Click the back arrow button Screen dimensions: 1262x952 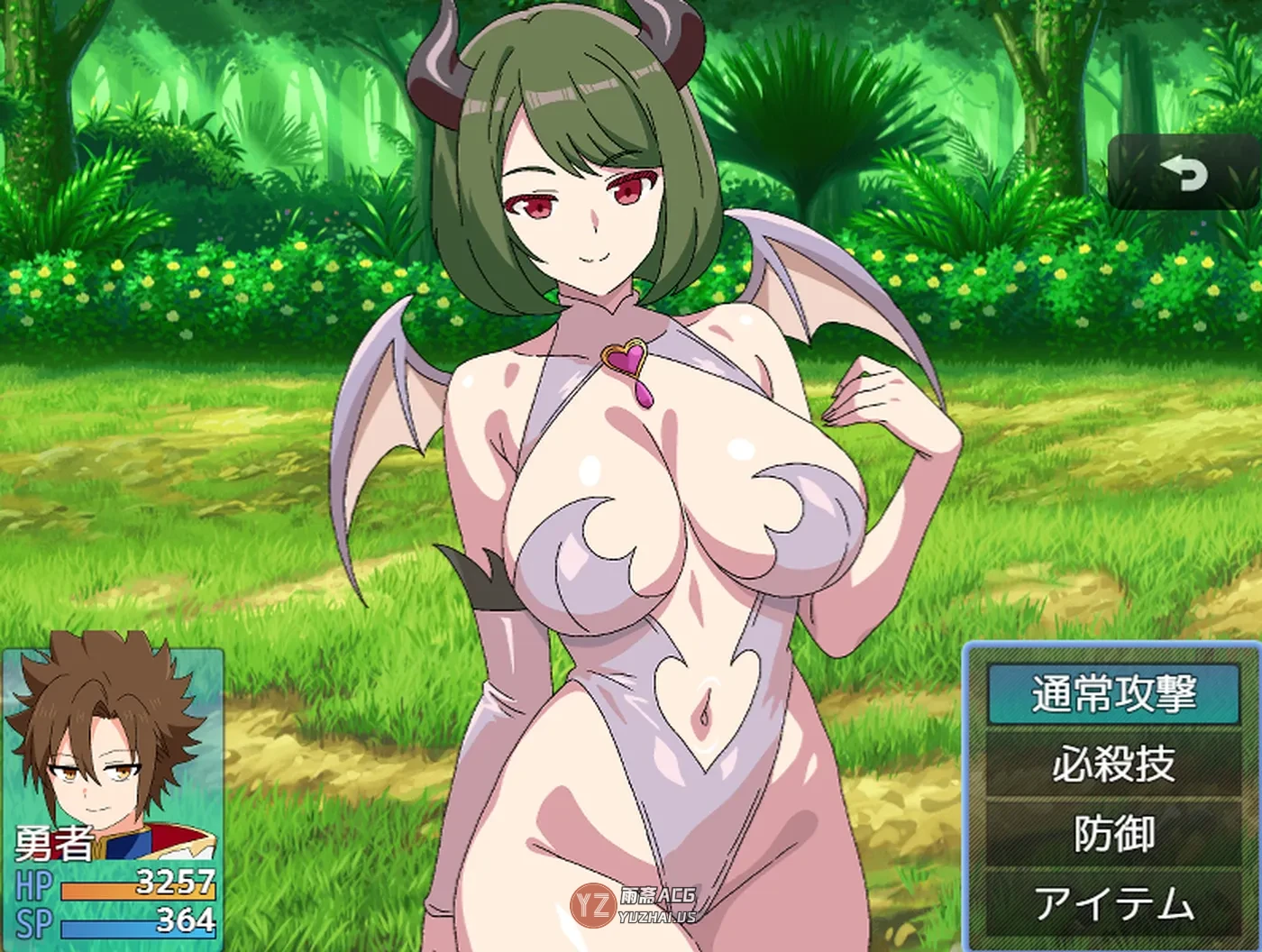(1183, 172)
